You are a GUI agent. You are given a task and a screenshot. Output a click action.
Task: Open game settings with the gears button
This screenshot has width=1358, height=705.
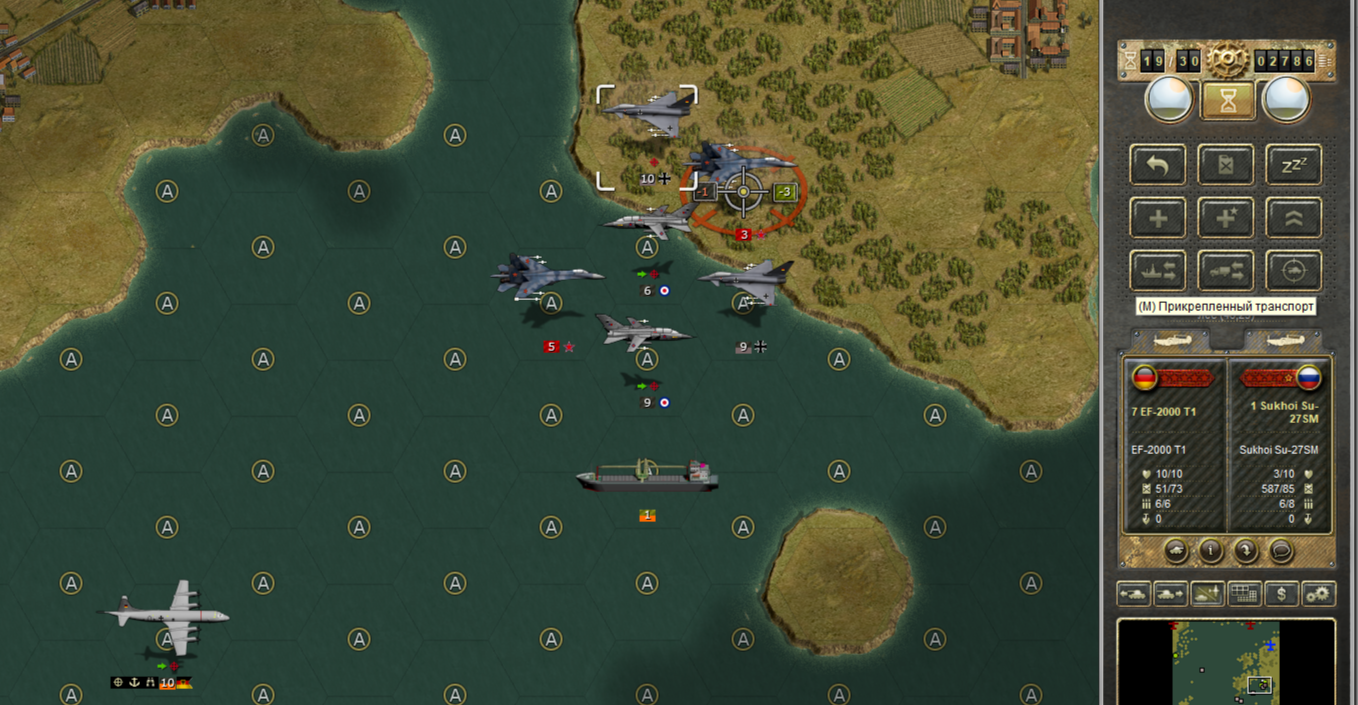point(1319,594)
